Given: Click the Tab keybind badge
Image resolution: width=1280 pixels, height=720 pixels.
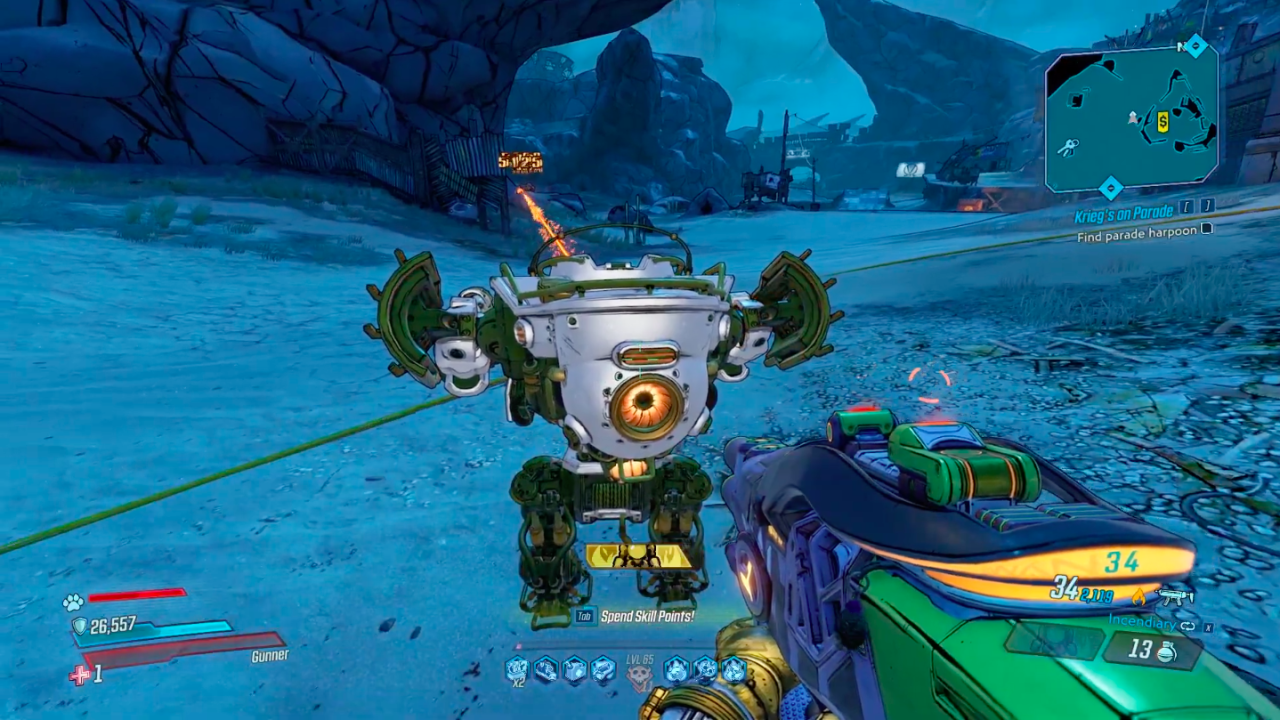Looking at the screenshot, I should click(585, 615).
